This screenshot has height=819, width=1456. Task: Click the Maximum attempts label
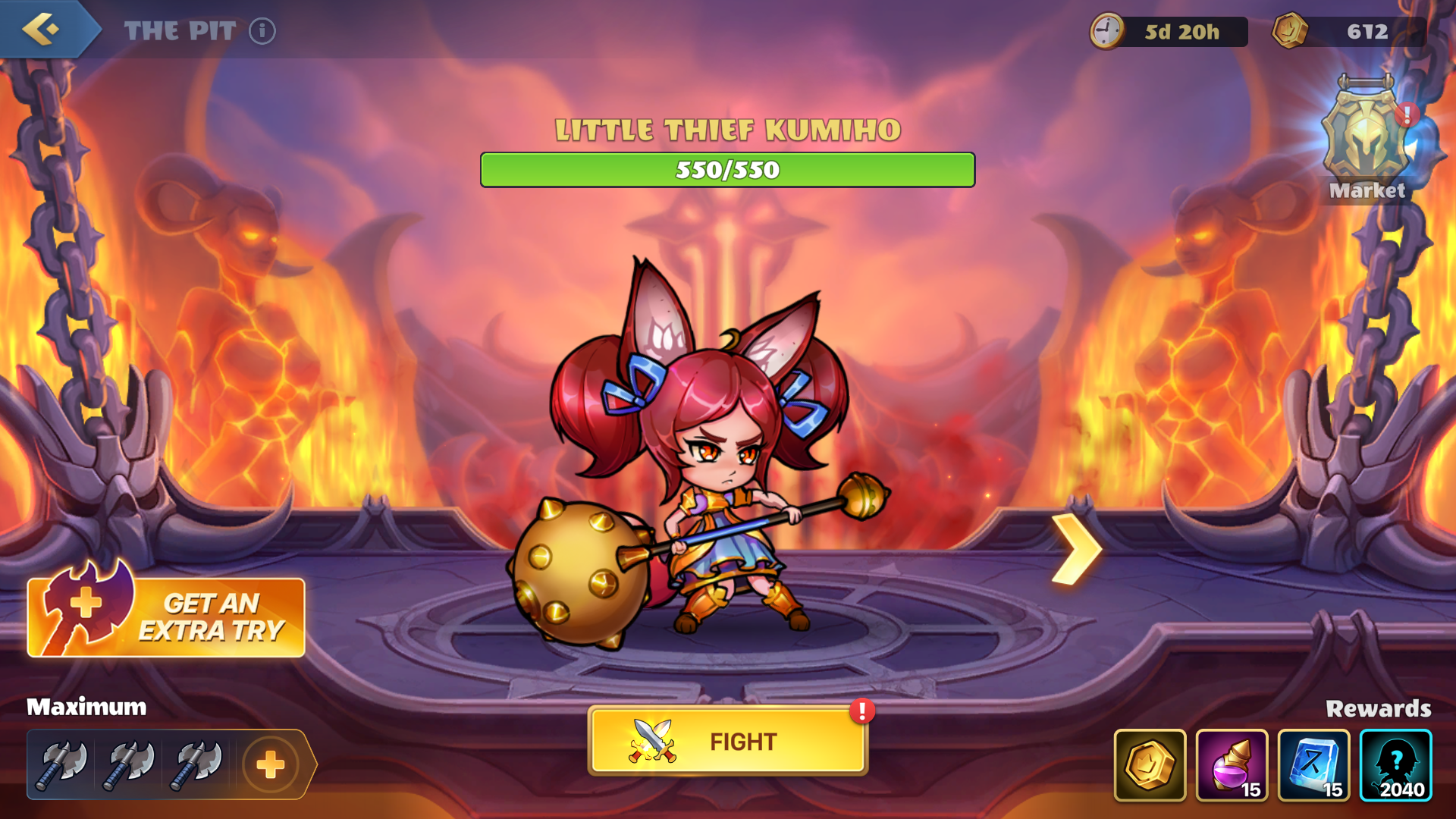click(86, 707)
